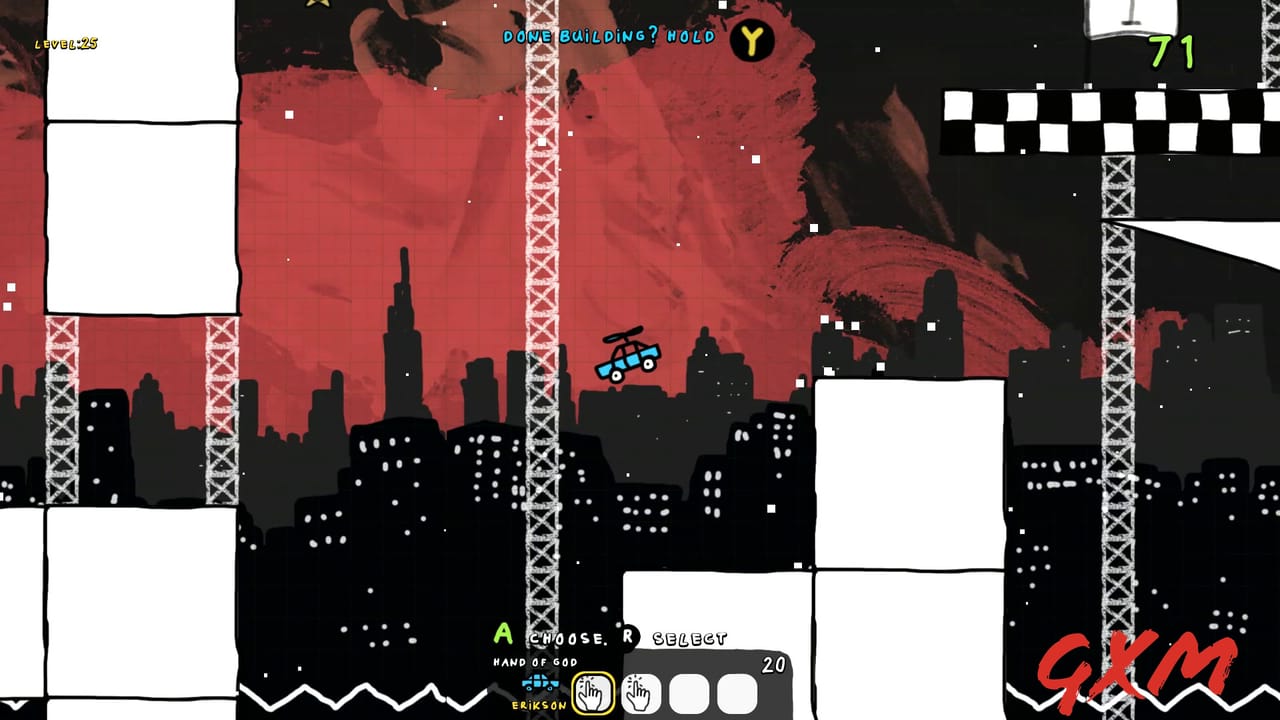The image size is (1280, 720).
Task: Click the Erikson name label
Action: tap(538, 704)
